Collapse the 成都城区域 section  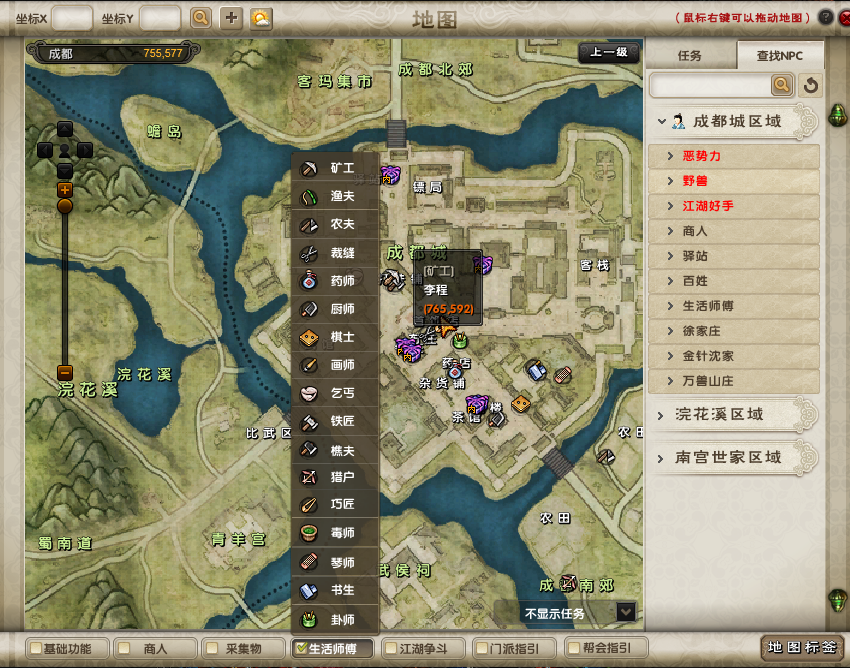[661, 121]
